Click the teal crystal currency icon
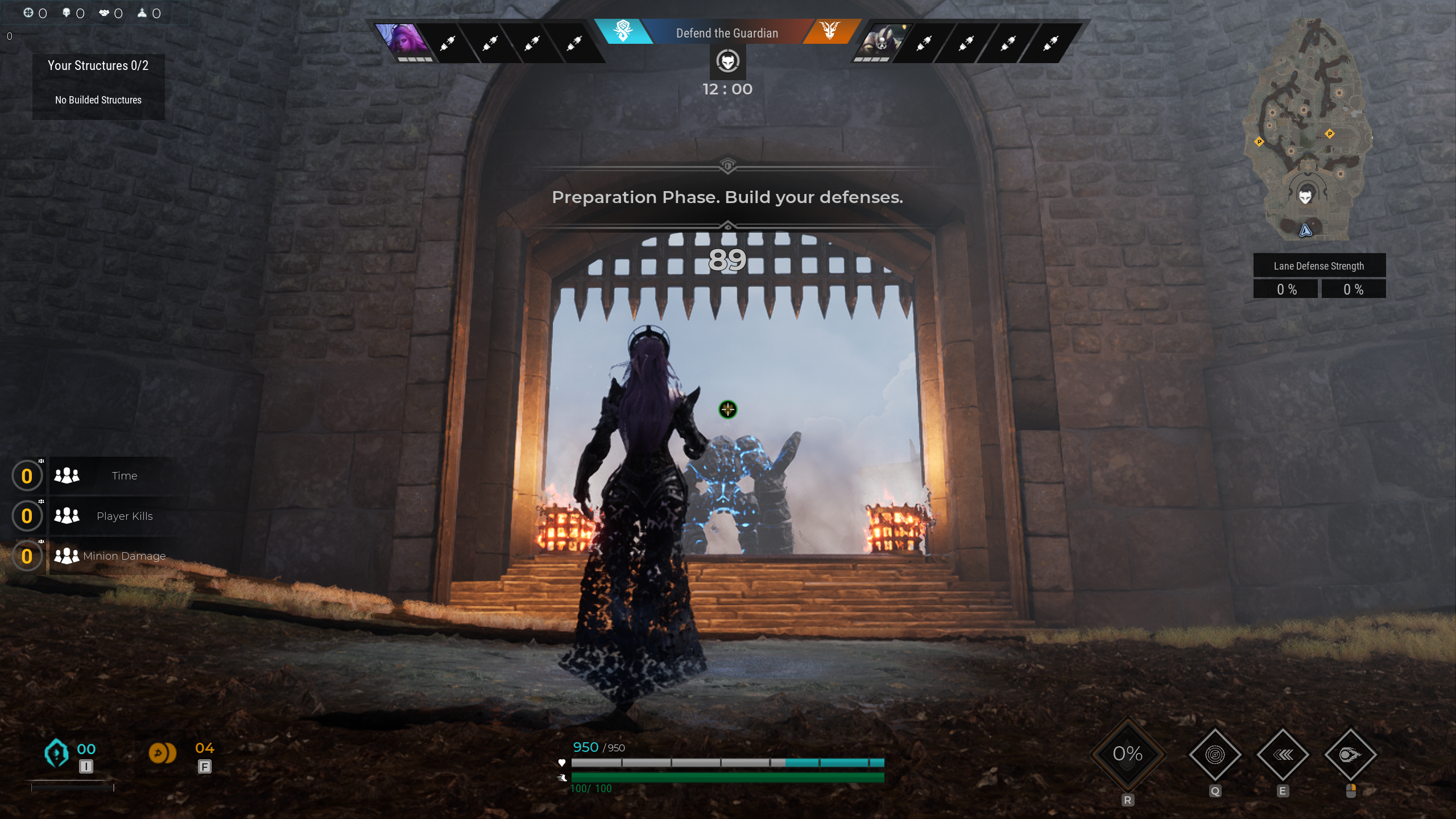Viewport: 1456px width, 819px height. coord(56,753)
